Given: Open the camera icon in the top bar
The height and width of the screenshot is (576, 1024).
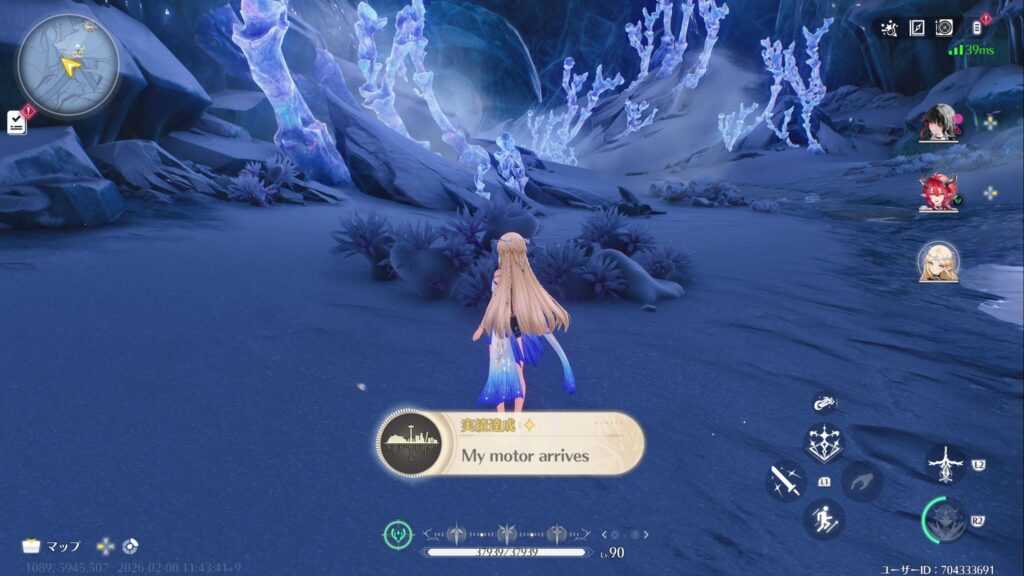Looking at the screenshot, I should click(943, 28).
